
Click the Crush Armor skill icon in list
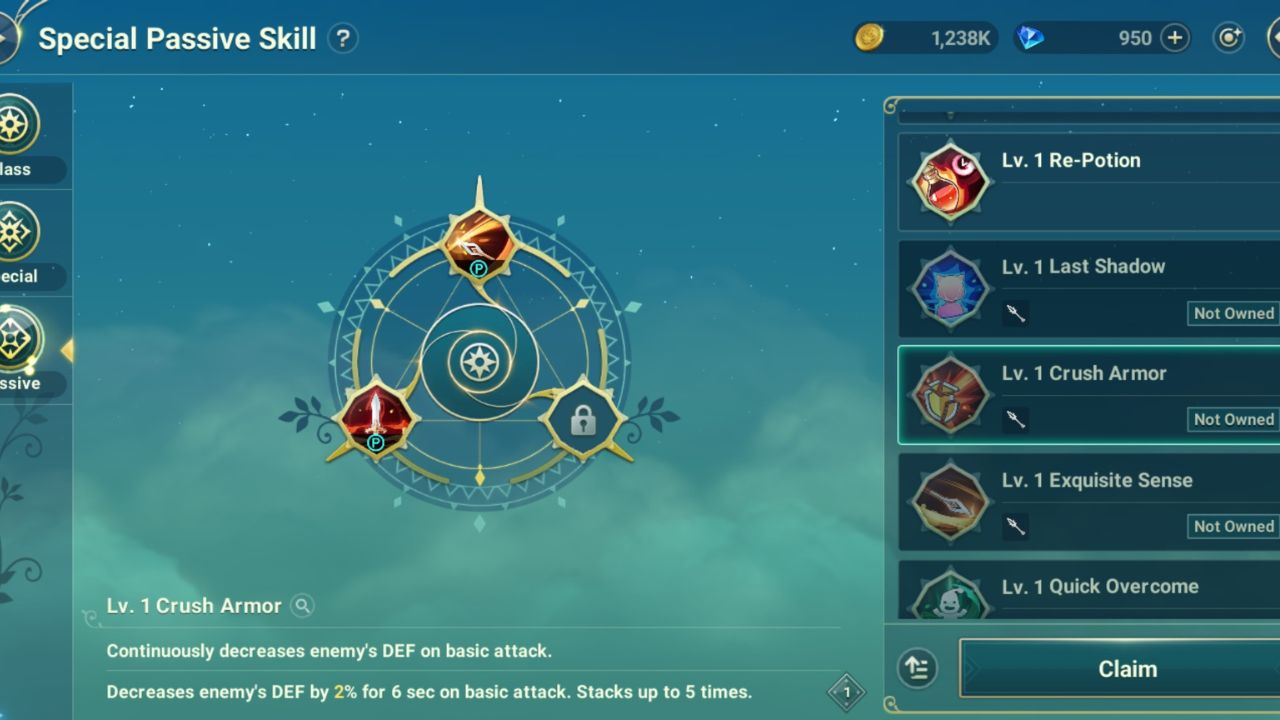[948, 394]
